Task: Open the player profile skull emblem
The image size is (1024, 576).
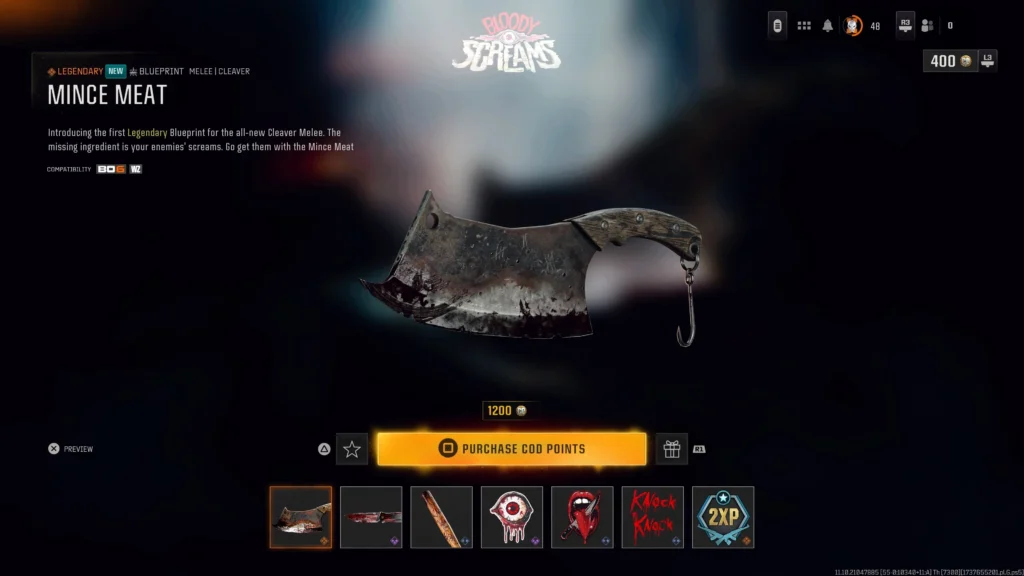Action: [x=853, y=26]
